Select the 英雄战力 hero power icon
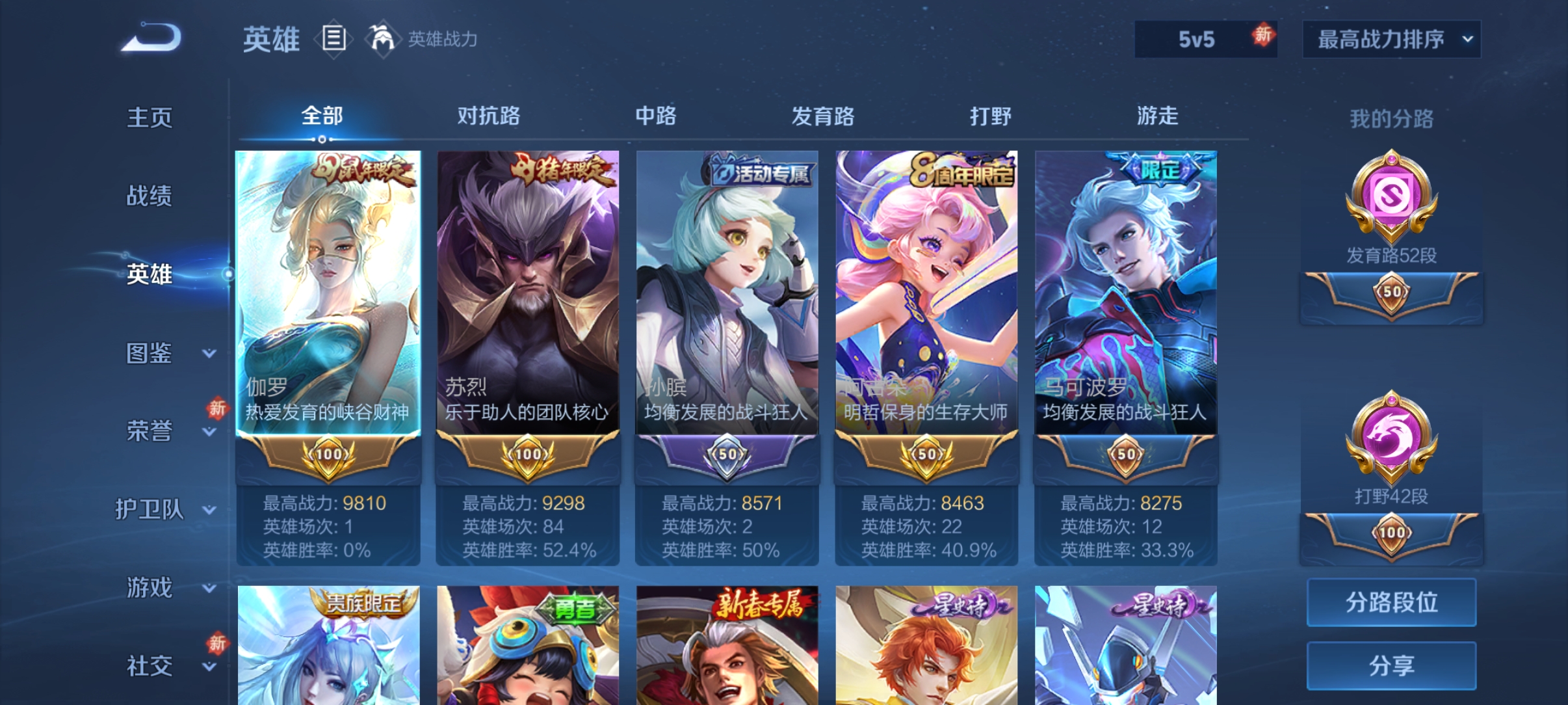 [x=384, y=39]
